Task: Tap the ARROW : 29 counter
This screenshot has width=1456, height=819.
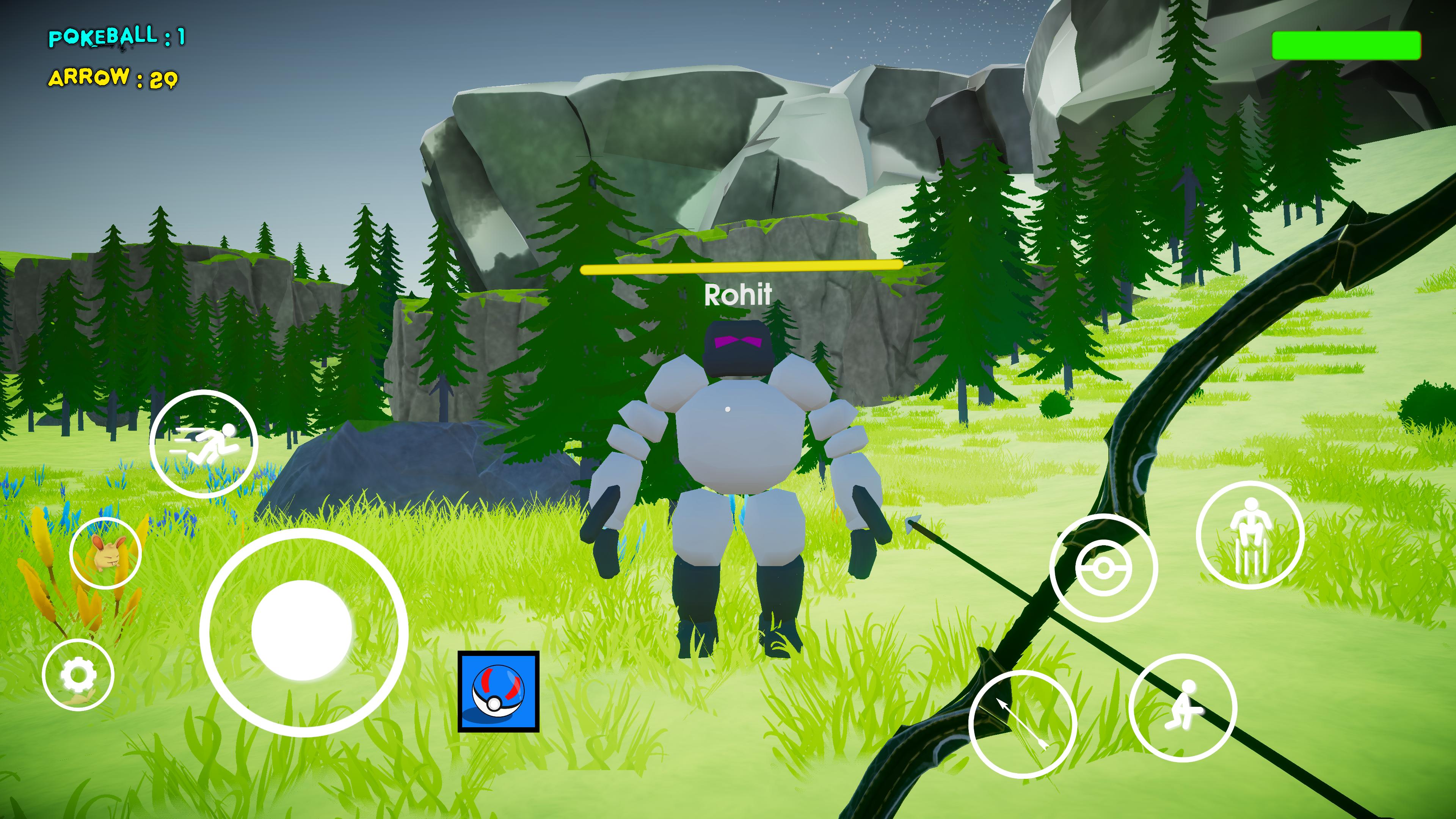Action: coord(113,79)
